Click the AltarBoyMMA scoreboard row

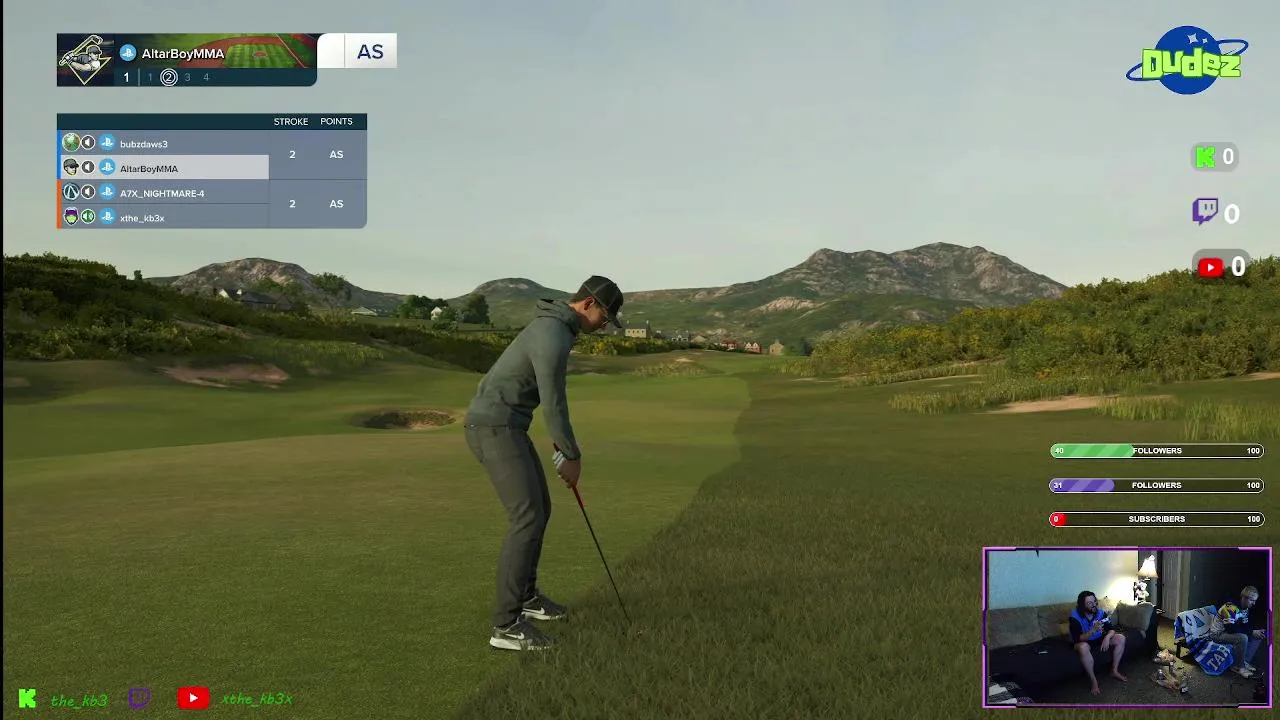[149, 169]
